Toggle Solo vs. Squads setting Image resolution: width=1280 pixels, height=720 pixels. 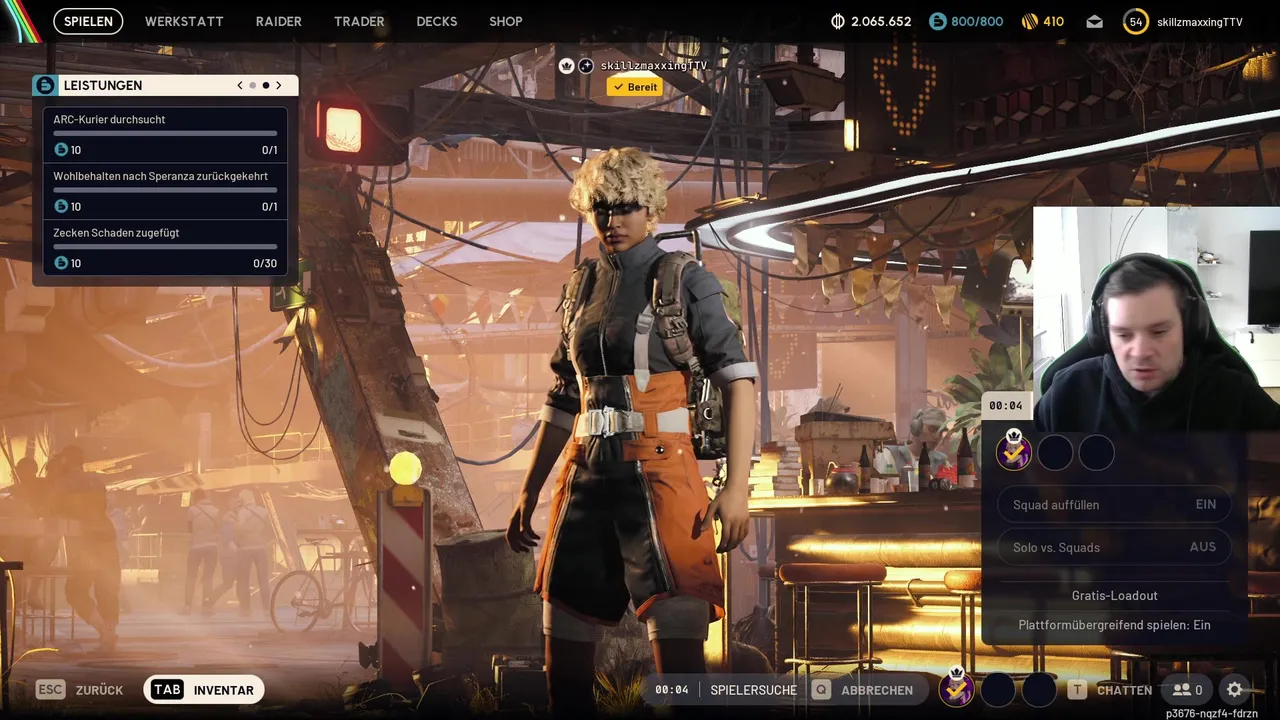[1114, 547]
